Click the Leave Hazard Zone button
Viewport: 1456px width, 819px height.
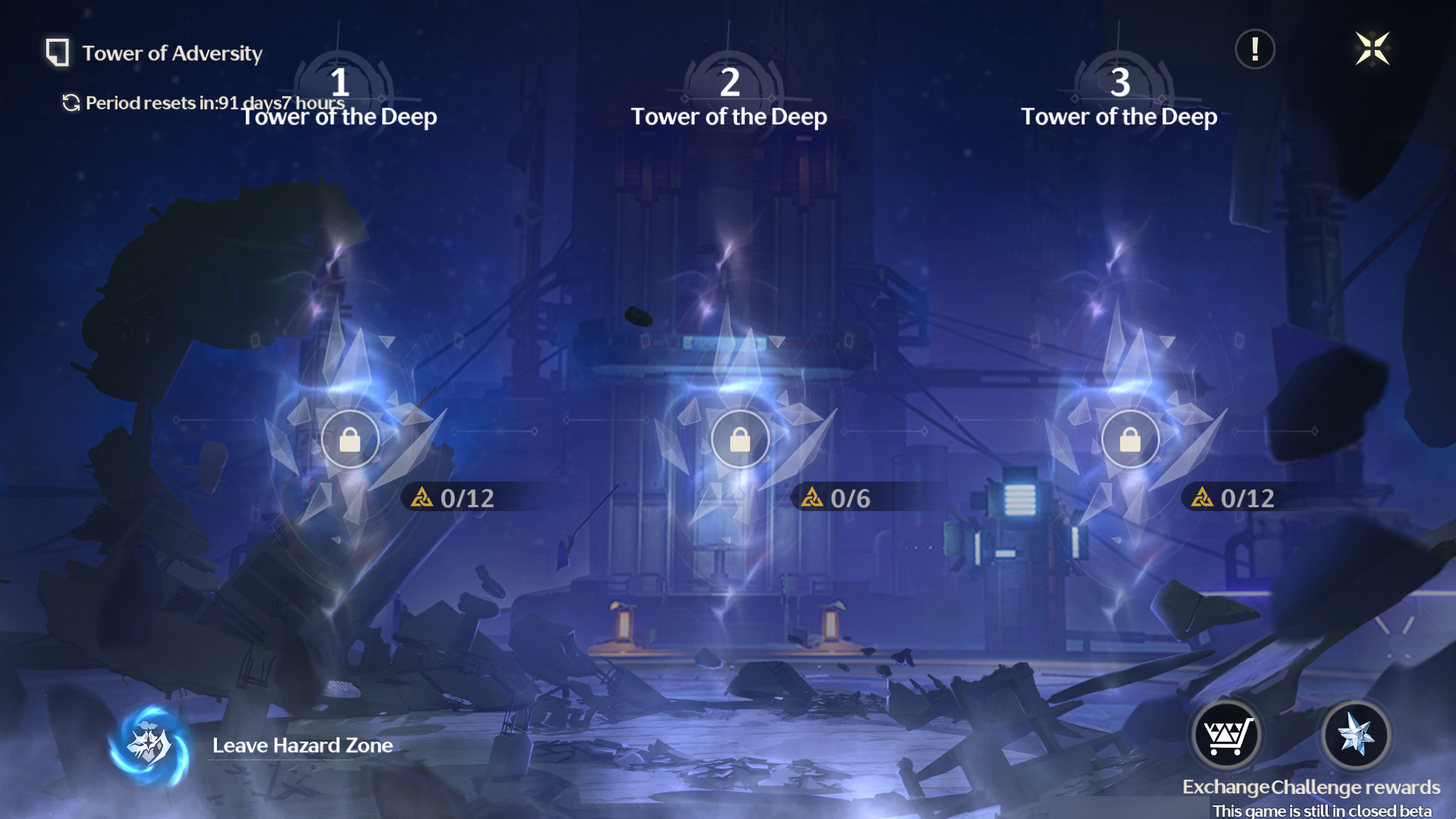[x=301, y=745]
